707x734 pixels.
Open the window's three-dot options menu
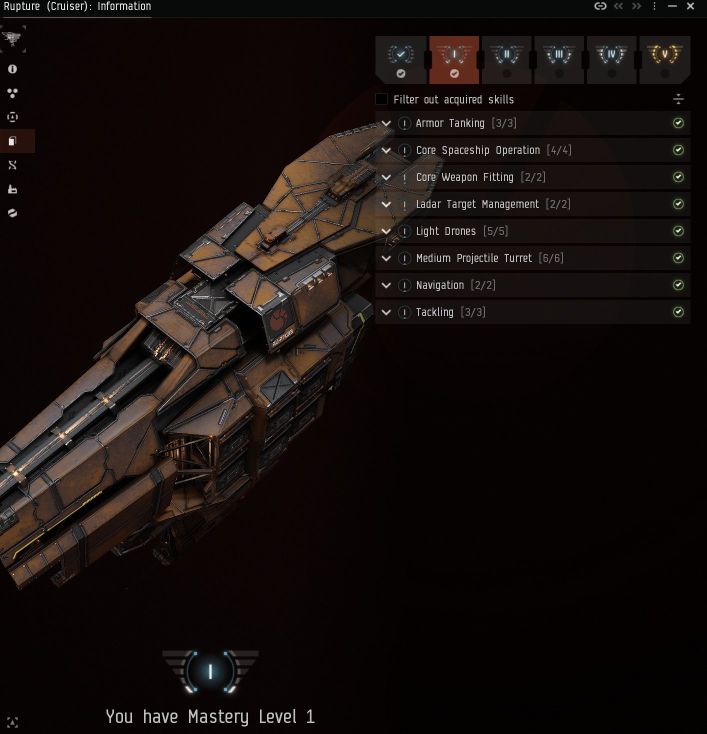[655, 6]
